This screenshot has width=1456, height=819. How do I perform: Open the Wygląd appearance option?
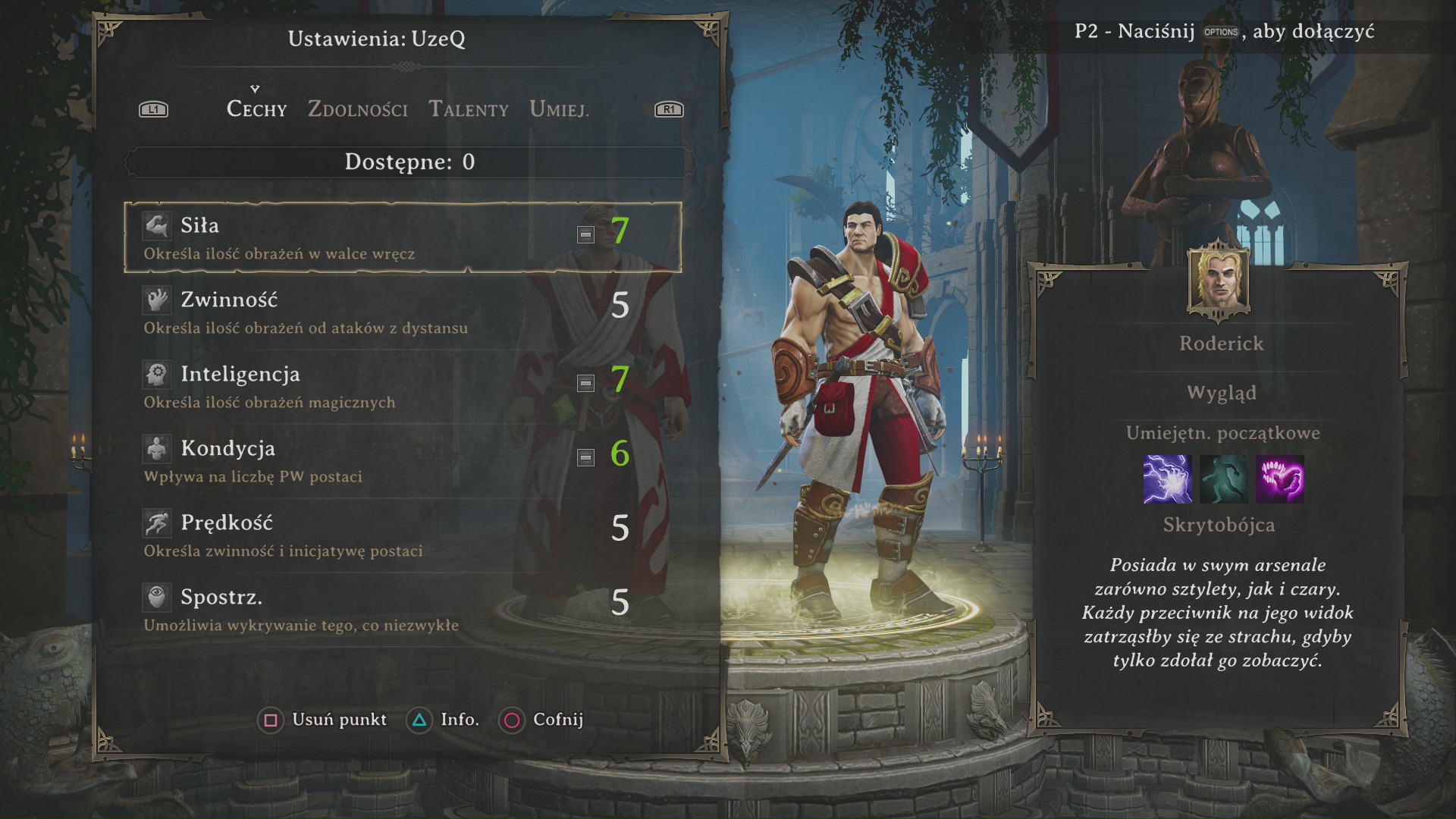[x=1222, y=393]
